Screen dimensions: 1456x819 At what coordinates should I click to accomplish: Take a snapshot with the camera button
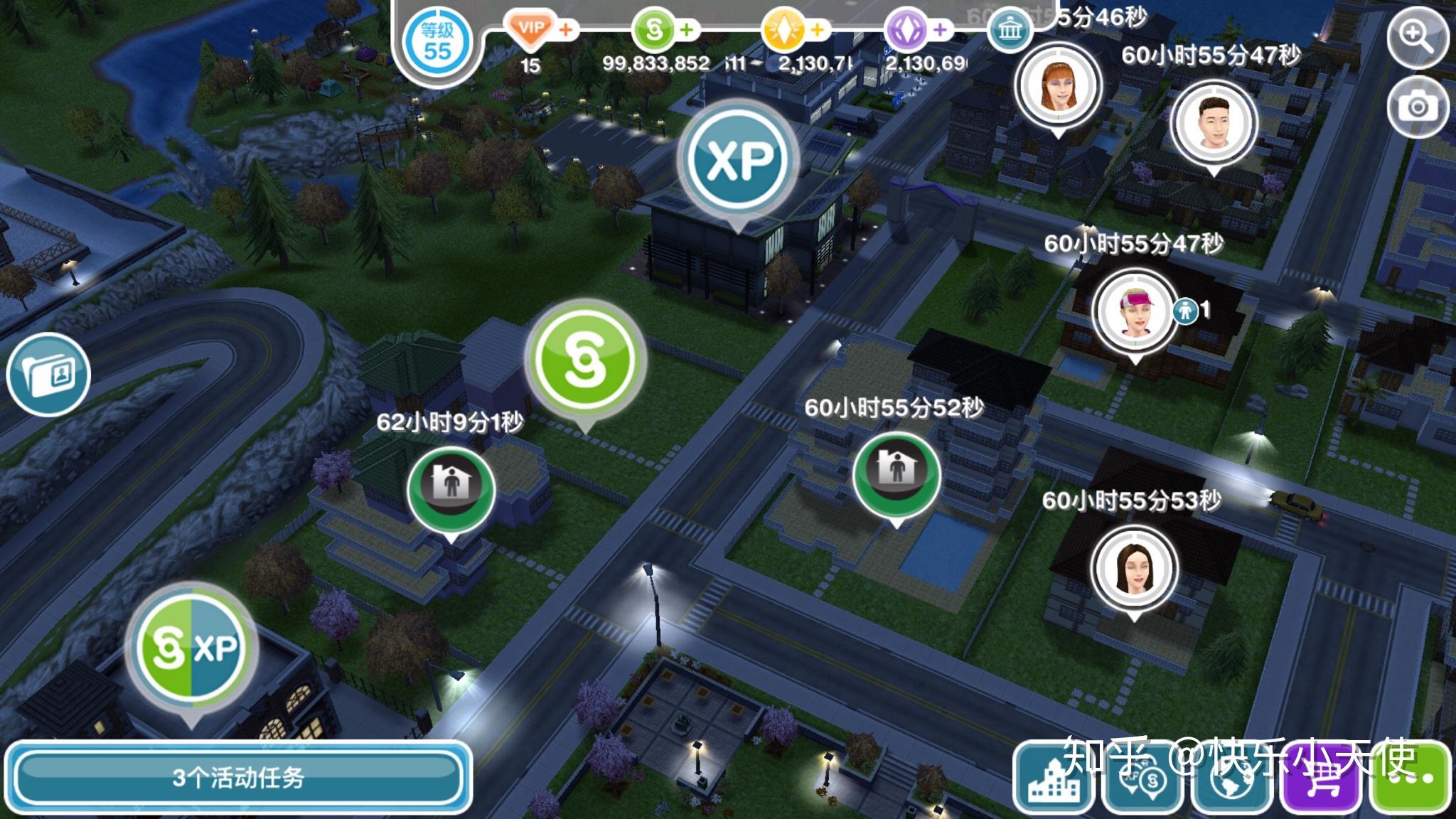tap(1417, 107)
